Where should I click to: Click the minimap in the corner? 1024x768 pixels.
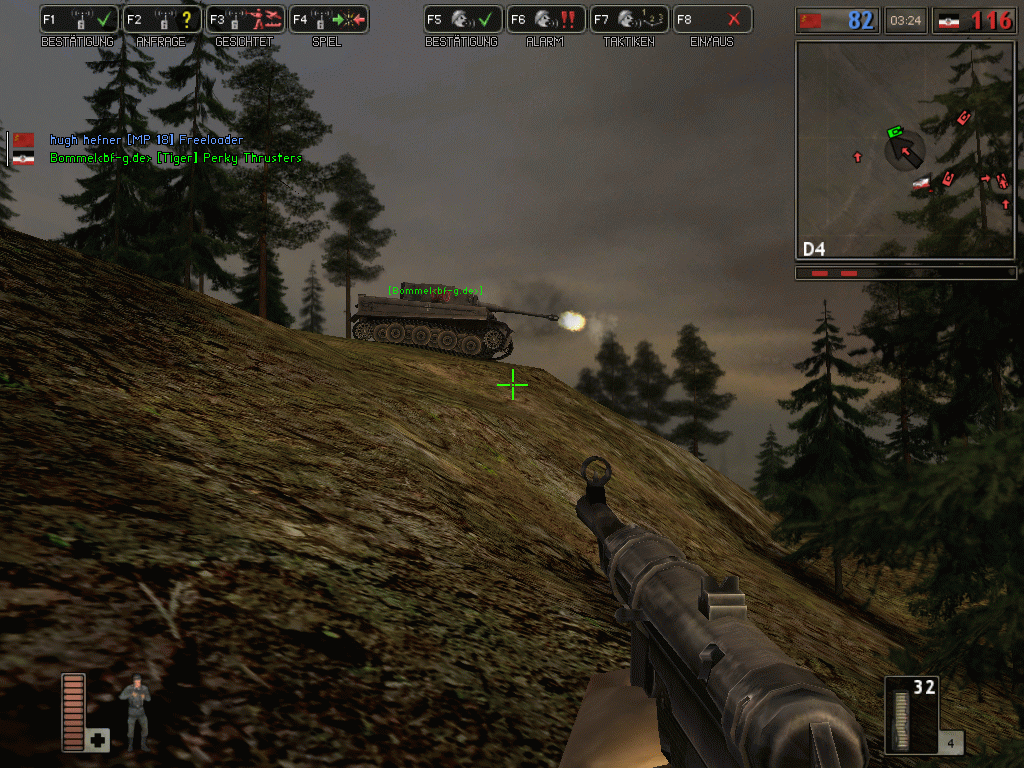click(x=905, y=150)
